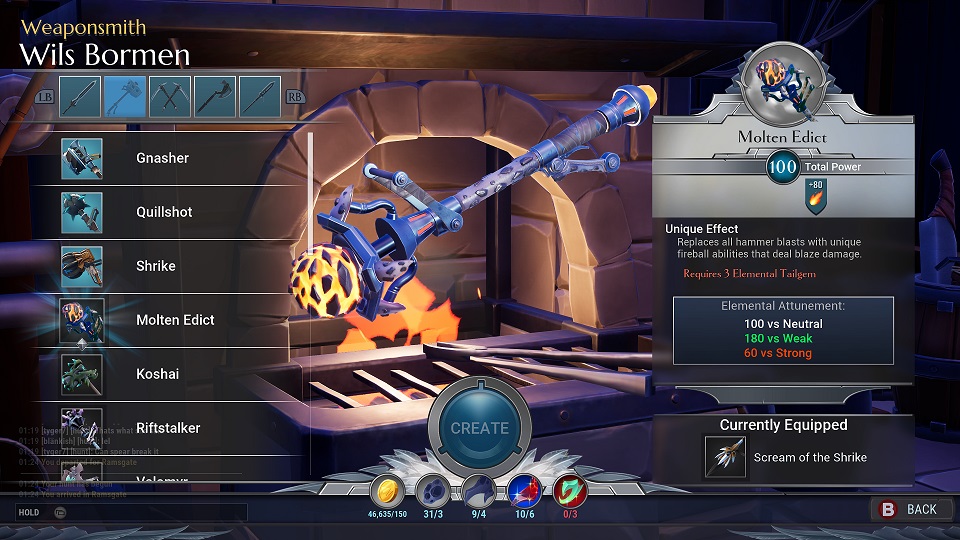Screen dimensions: 960x540
Task: Select the Riftstalker hammer entry
Action: tap(168, 428)
